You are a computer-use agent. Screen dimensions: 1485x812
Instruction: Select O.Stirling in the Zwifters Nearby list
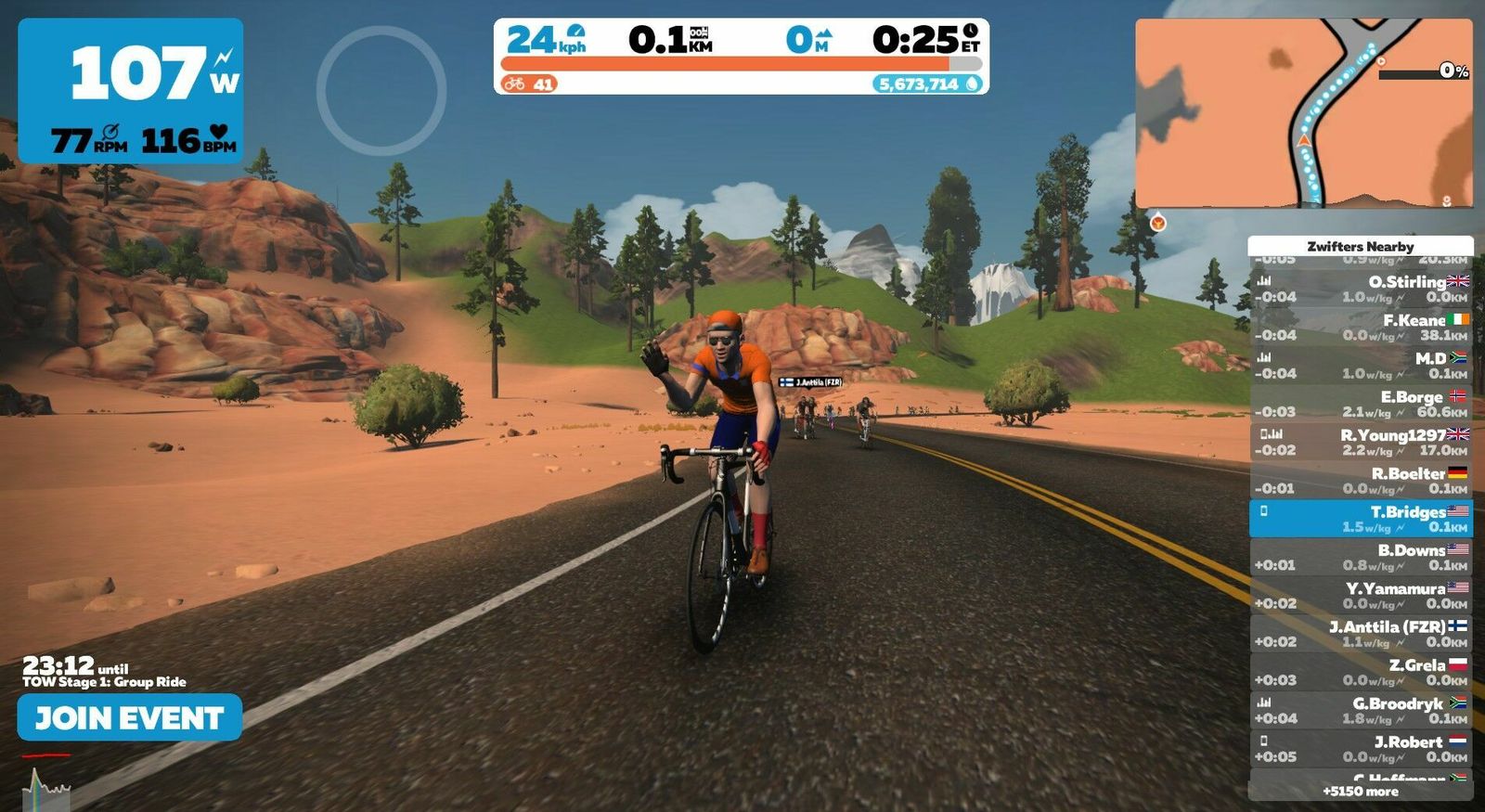(x=1360, y=289)
